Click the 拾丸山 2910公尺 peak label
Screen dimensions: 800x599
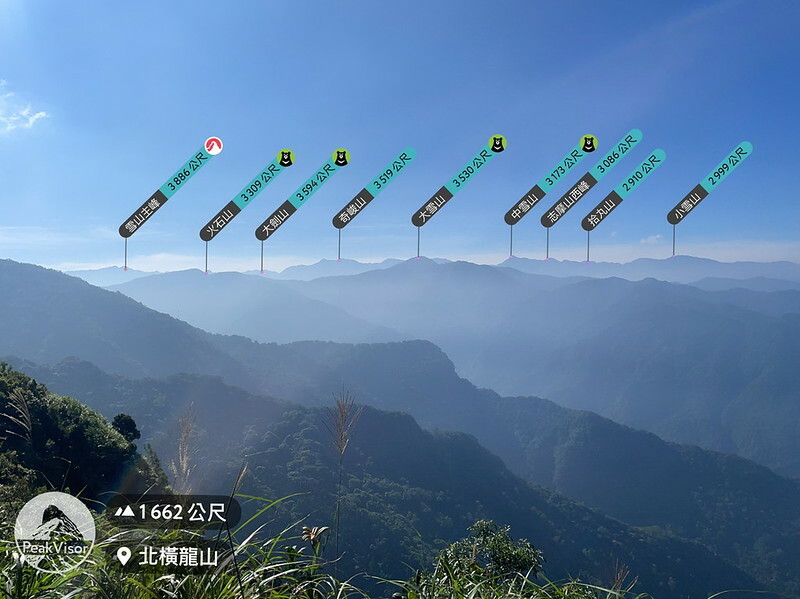[623, 190]
